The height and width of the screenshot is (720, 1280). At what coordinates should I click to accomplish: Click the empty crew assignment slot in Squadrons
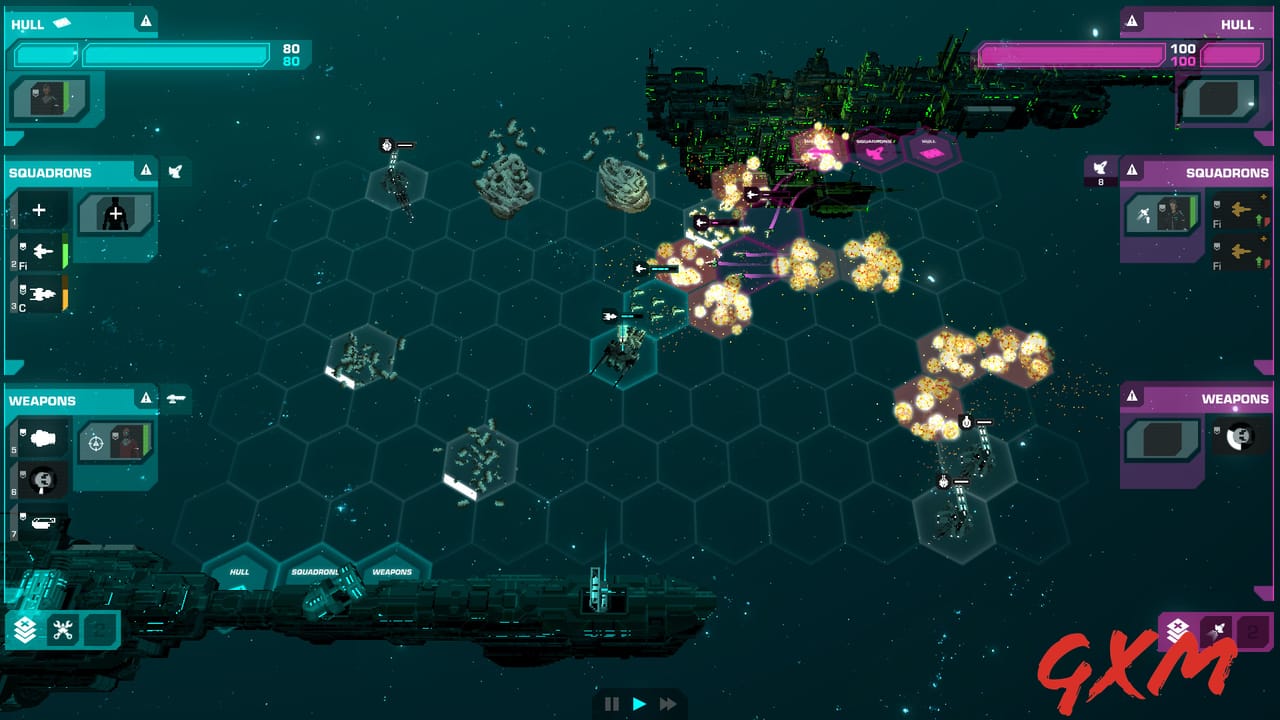point(113,215)
